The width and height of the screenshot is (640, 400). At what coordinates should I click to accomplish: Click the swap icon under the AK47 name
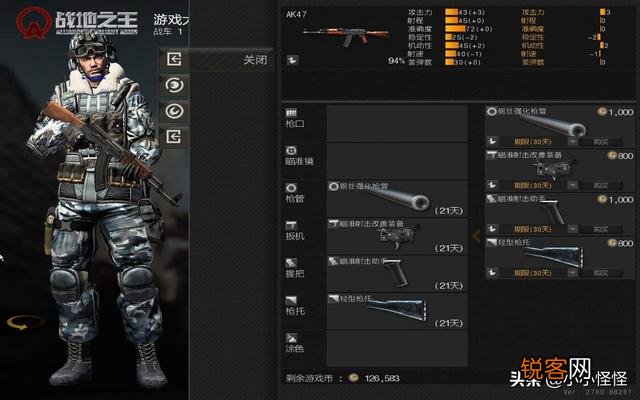(292, 60)
